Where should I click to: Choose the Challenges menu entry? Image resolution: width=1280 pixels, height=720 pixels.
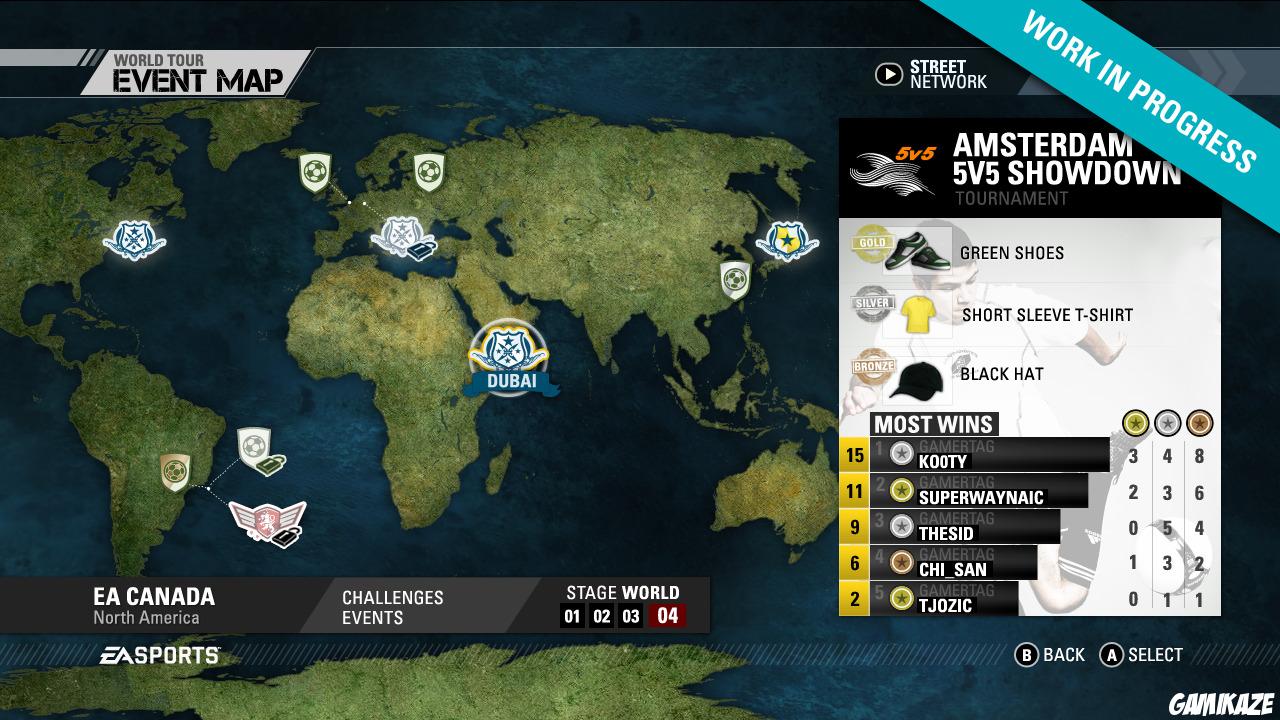pyautogui.click(x=392, y=597)
